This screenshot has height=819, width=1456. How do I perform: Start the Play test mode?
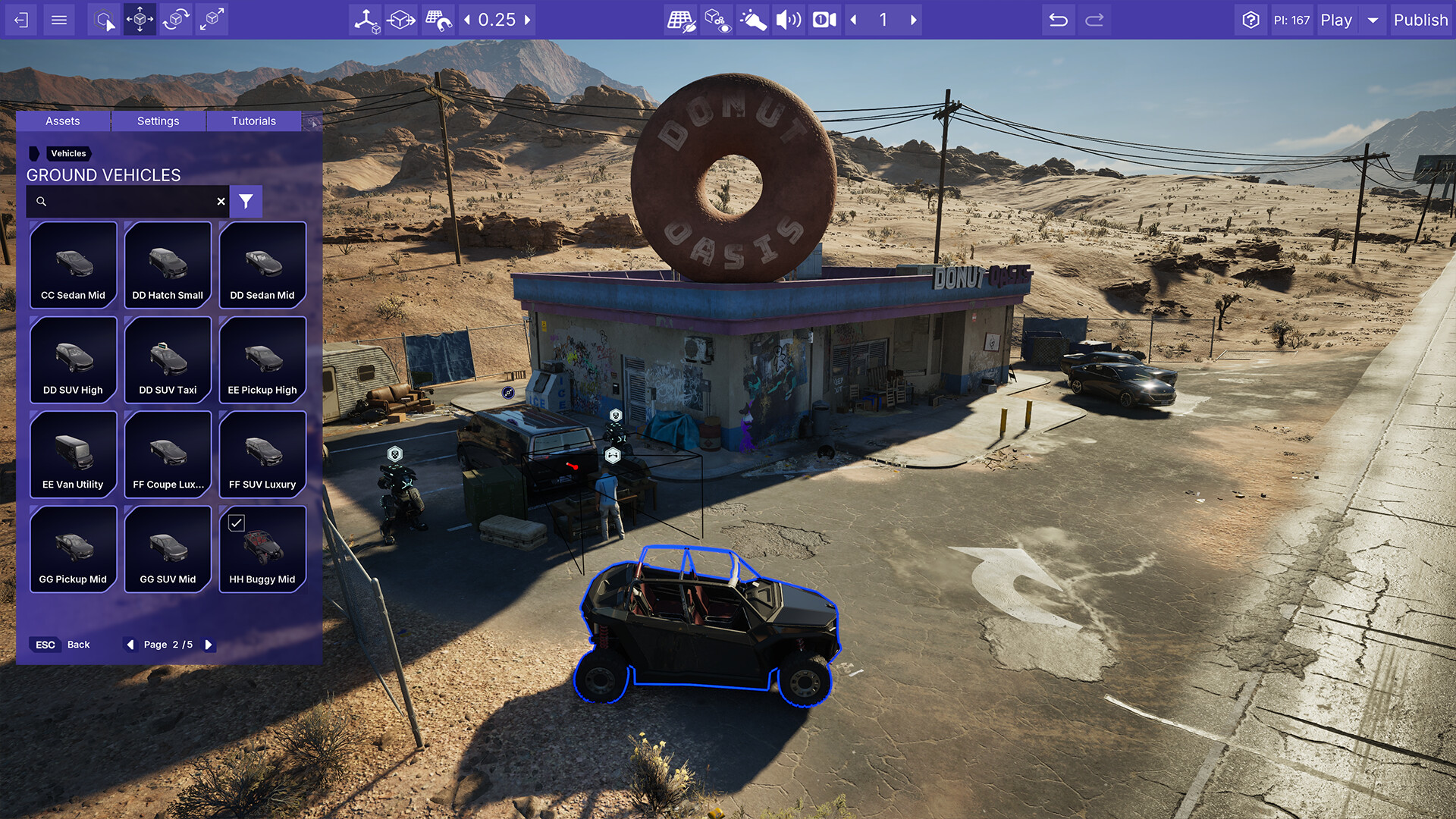click(1336, 20)
